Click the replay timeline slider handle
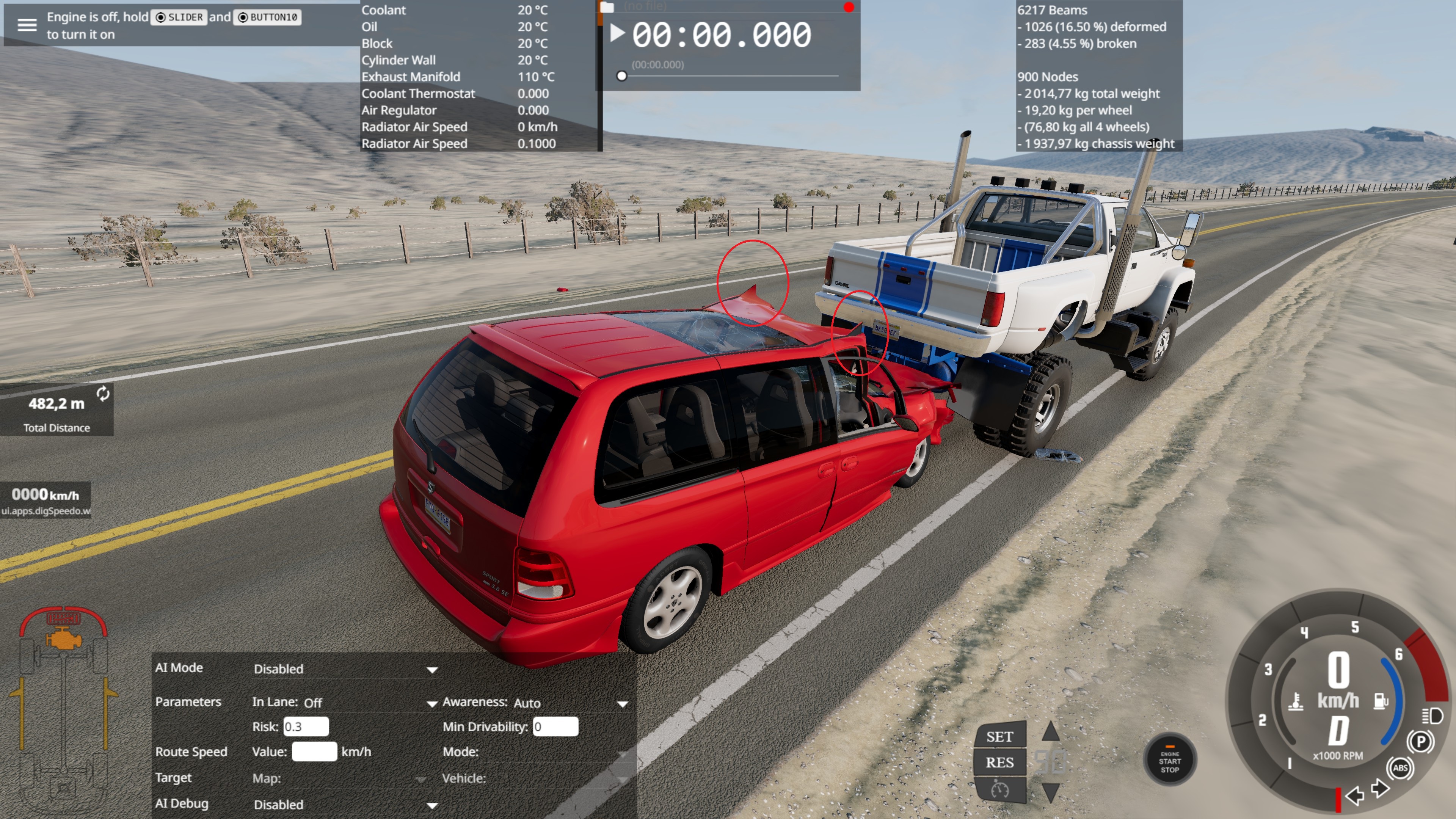The image size is (1456, 819). click(x=622, y=76)
